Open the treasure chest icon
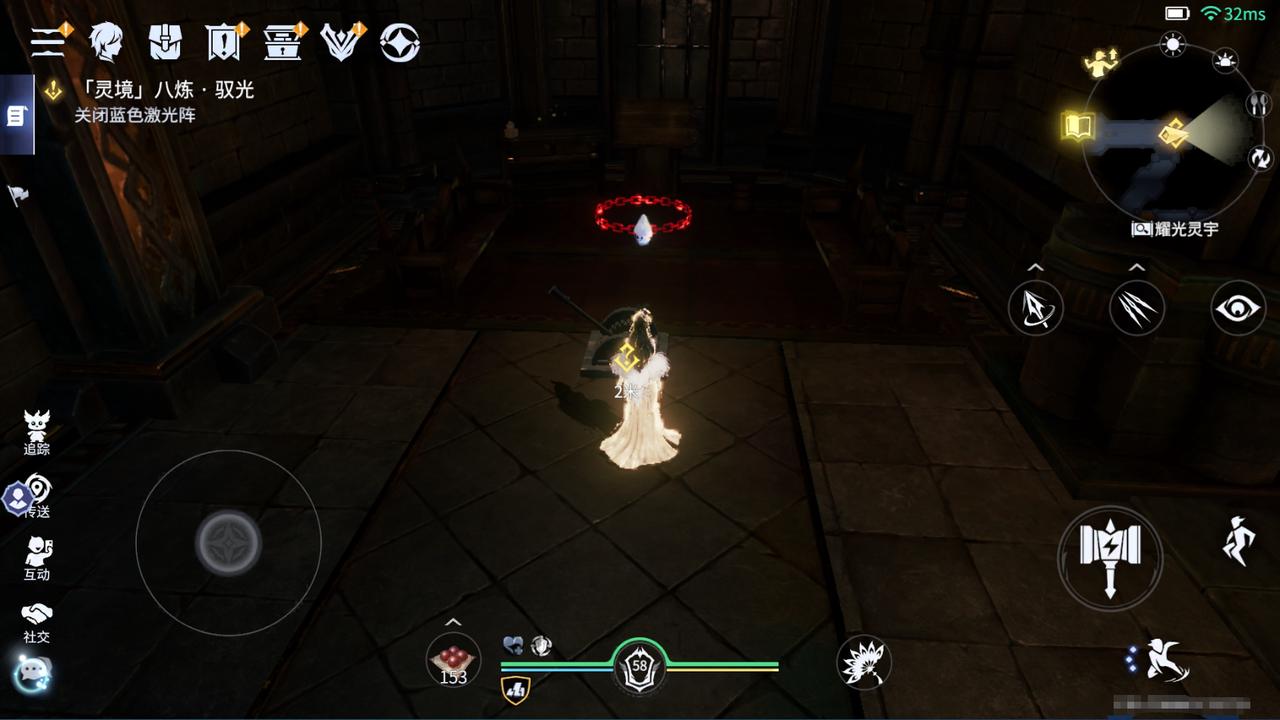1280x720 pixels. pos(283,42)
